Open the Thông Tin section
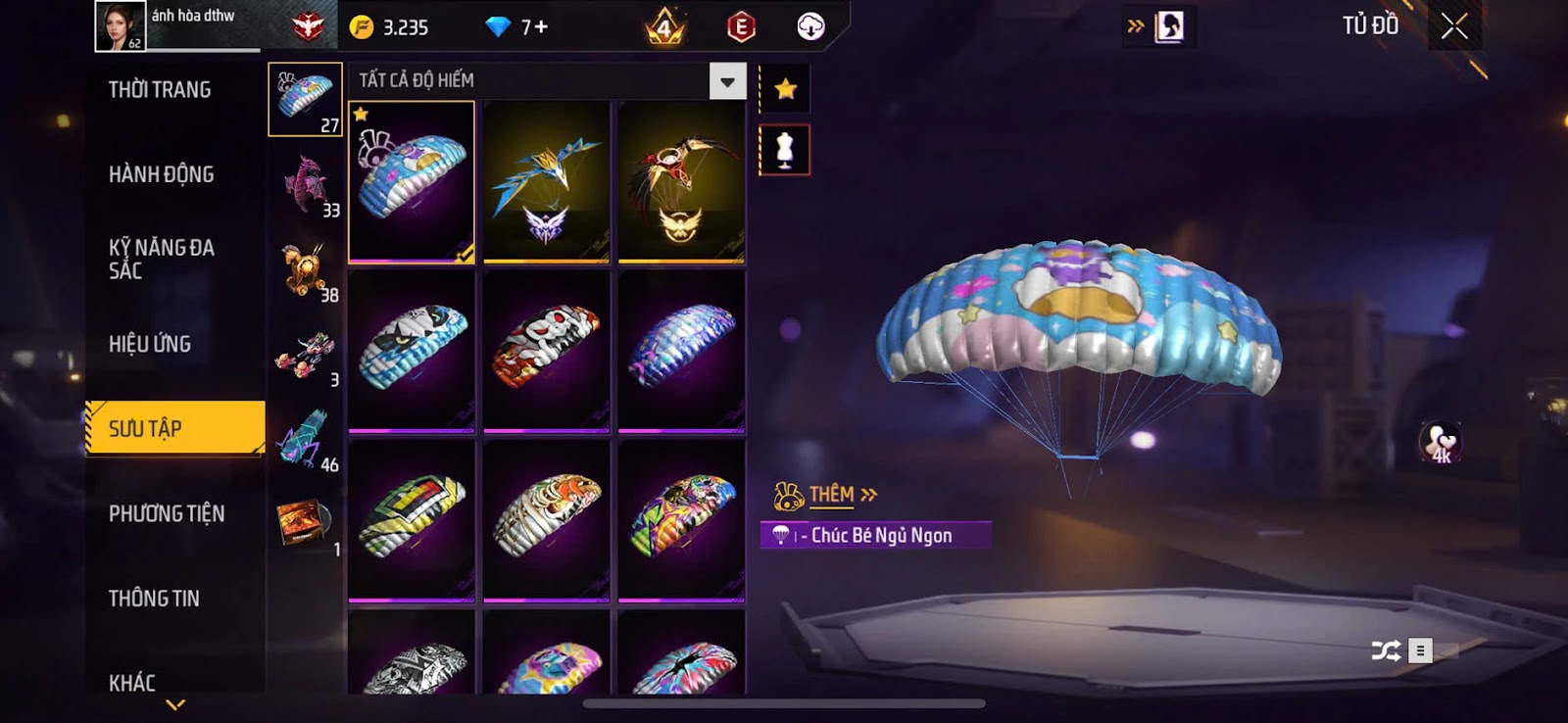 [x=154, y=599]
